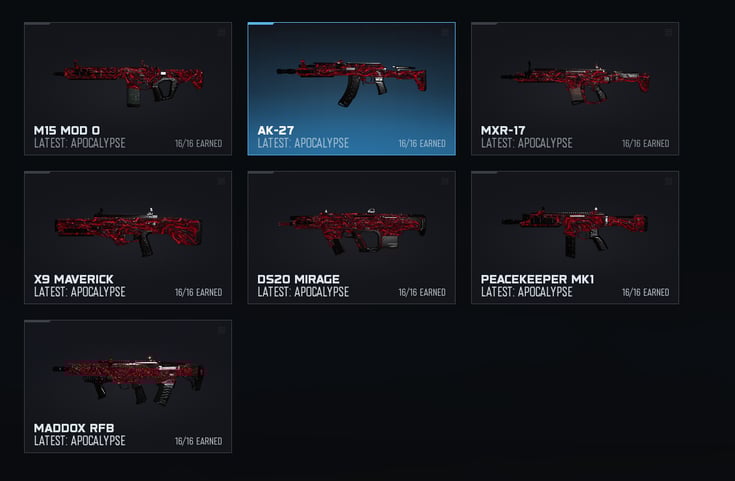This screenshot has height=481, width=735.
Task: Pick the X9 Maverick weapon card
Action: click(x=128, y=237)
